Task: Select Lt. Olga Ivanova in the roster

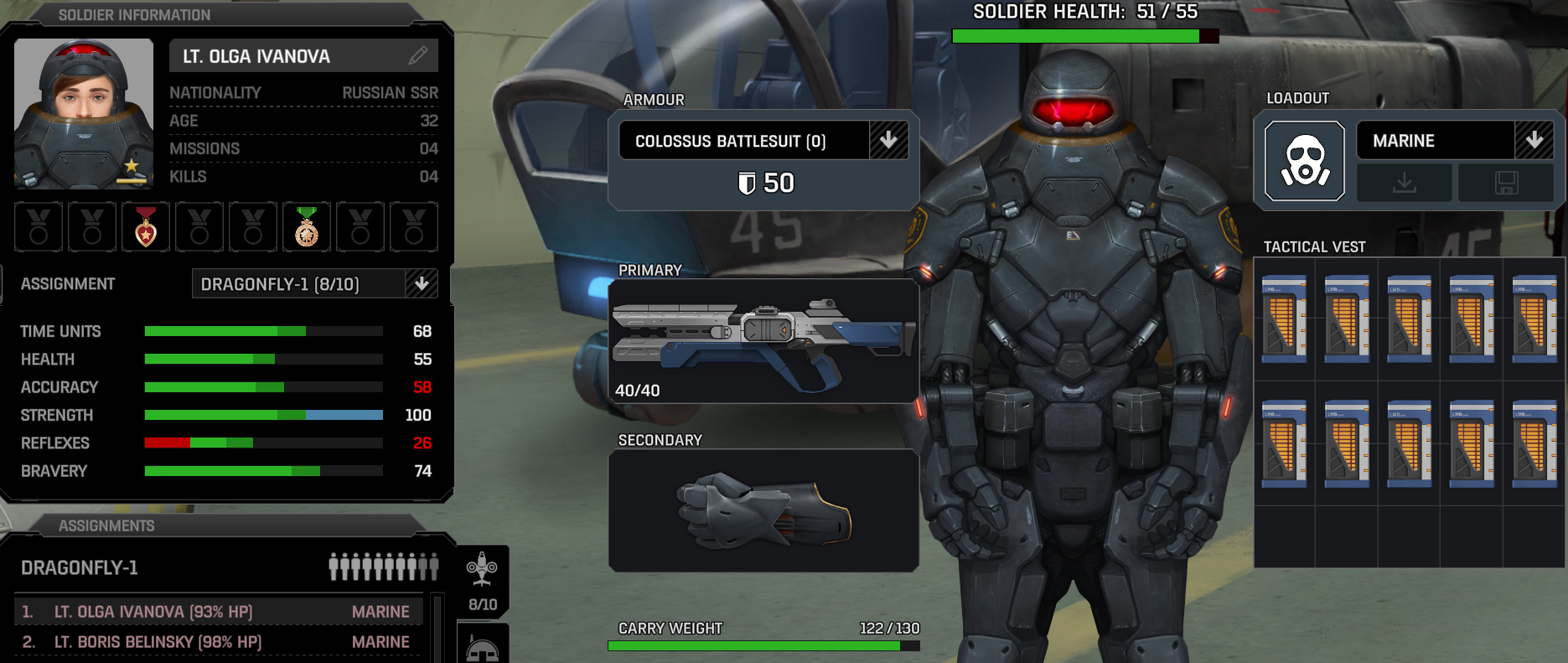Action: pos(218,612)
